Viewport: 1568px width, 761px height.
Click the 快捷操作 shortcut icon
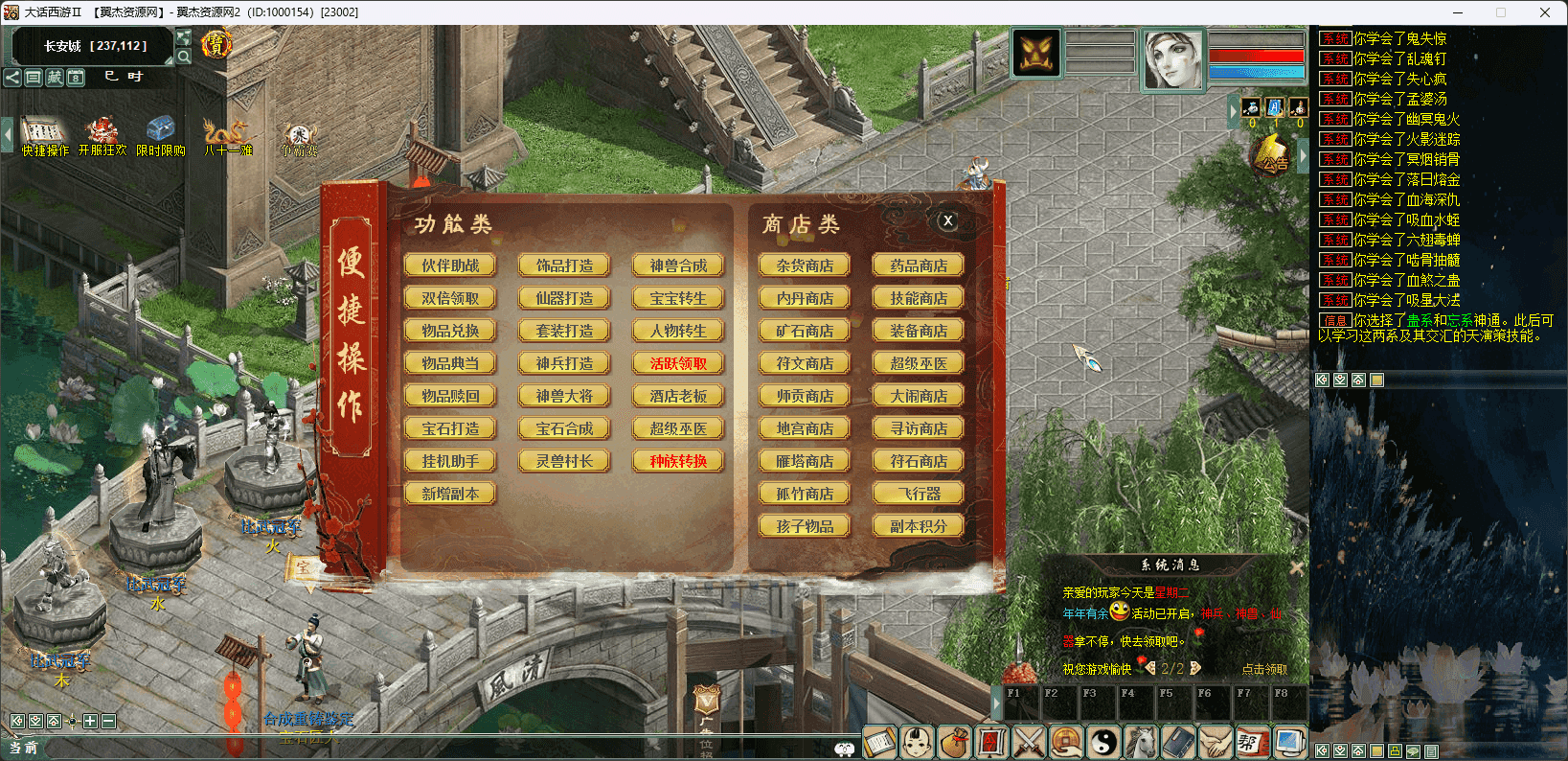45,135
